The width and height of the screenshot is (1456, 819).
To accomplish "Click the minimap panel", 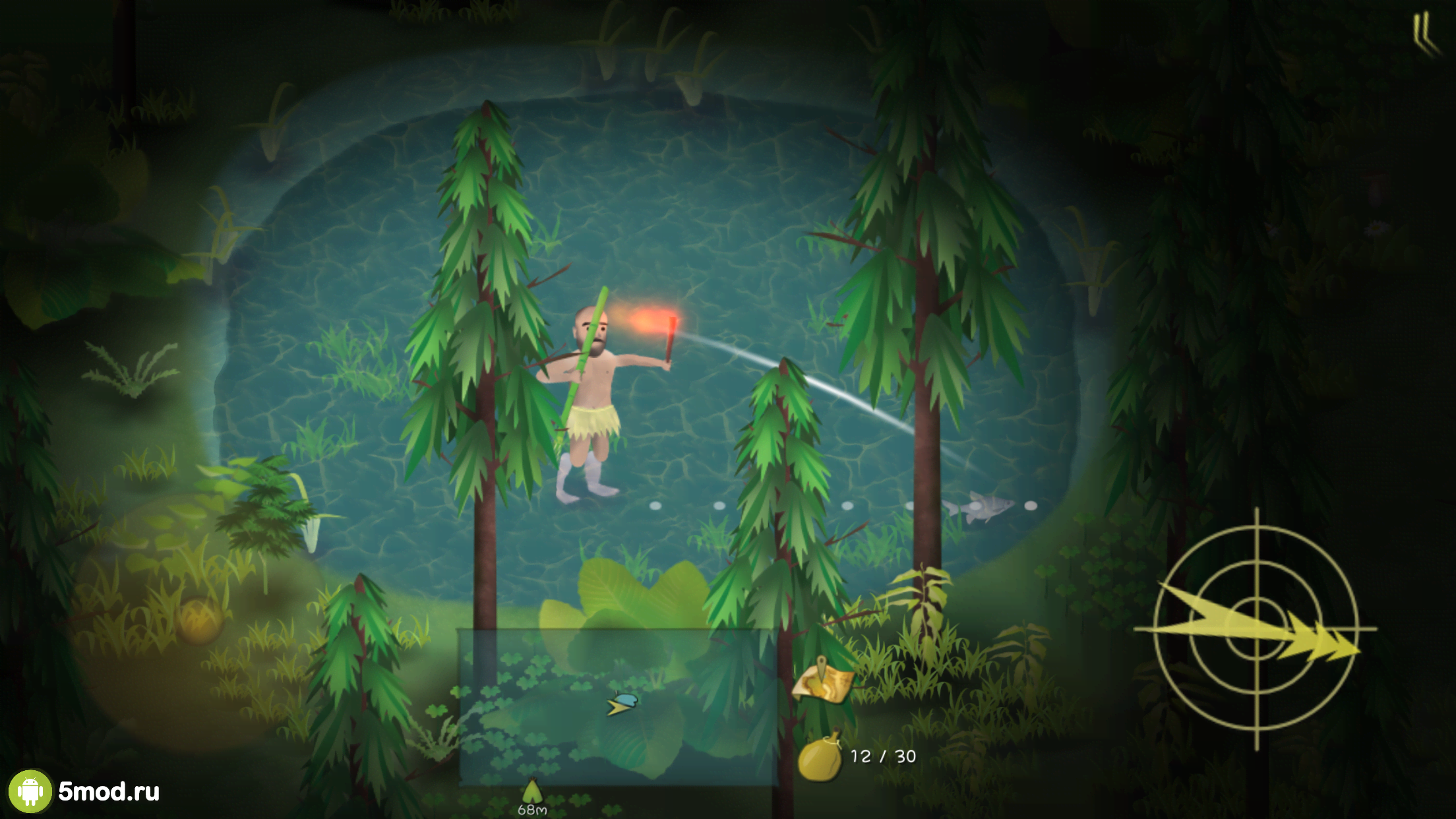I will [x=618, y=706].
